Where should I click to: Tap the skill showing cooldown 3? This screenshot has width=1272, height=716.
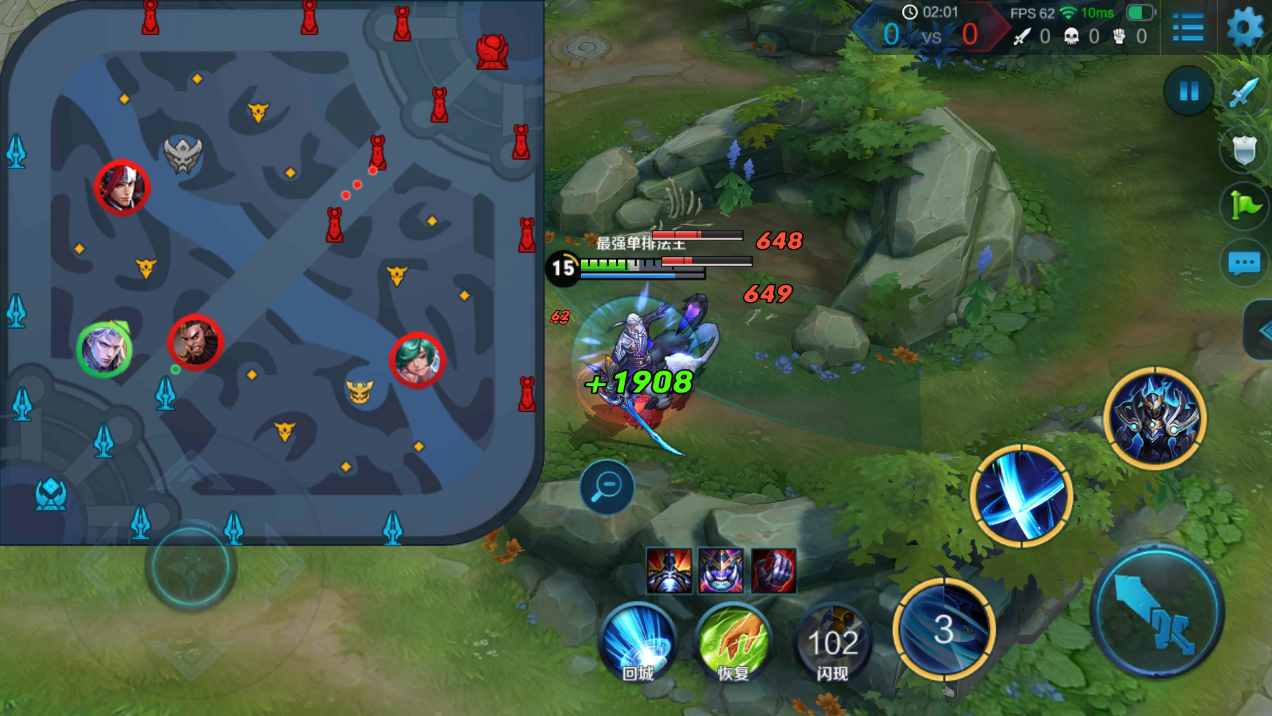click(944, 629)
